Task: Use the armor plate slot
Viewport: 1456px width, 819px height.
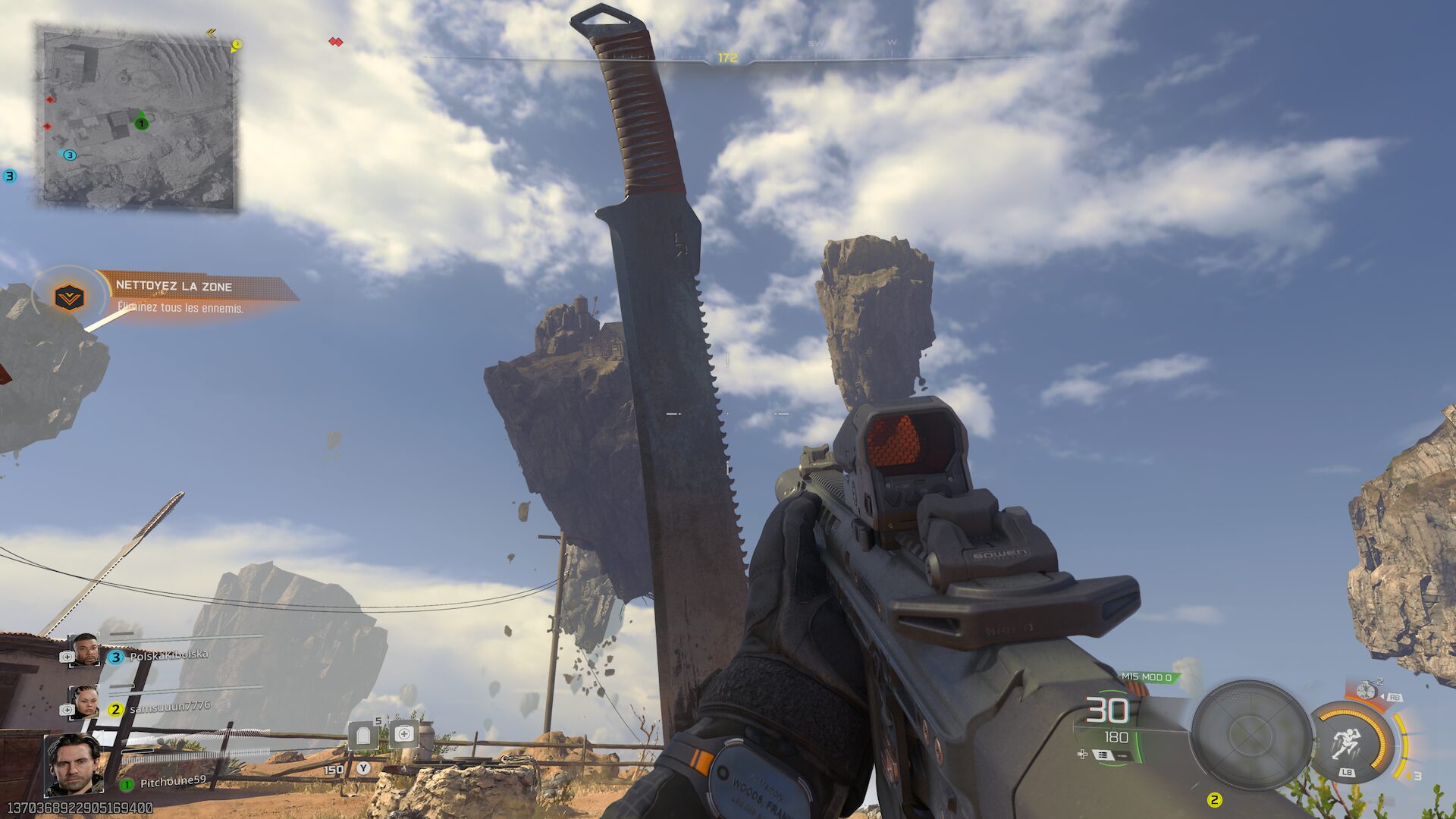Action: click(x=363, y=736)
